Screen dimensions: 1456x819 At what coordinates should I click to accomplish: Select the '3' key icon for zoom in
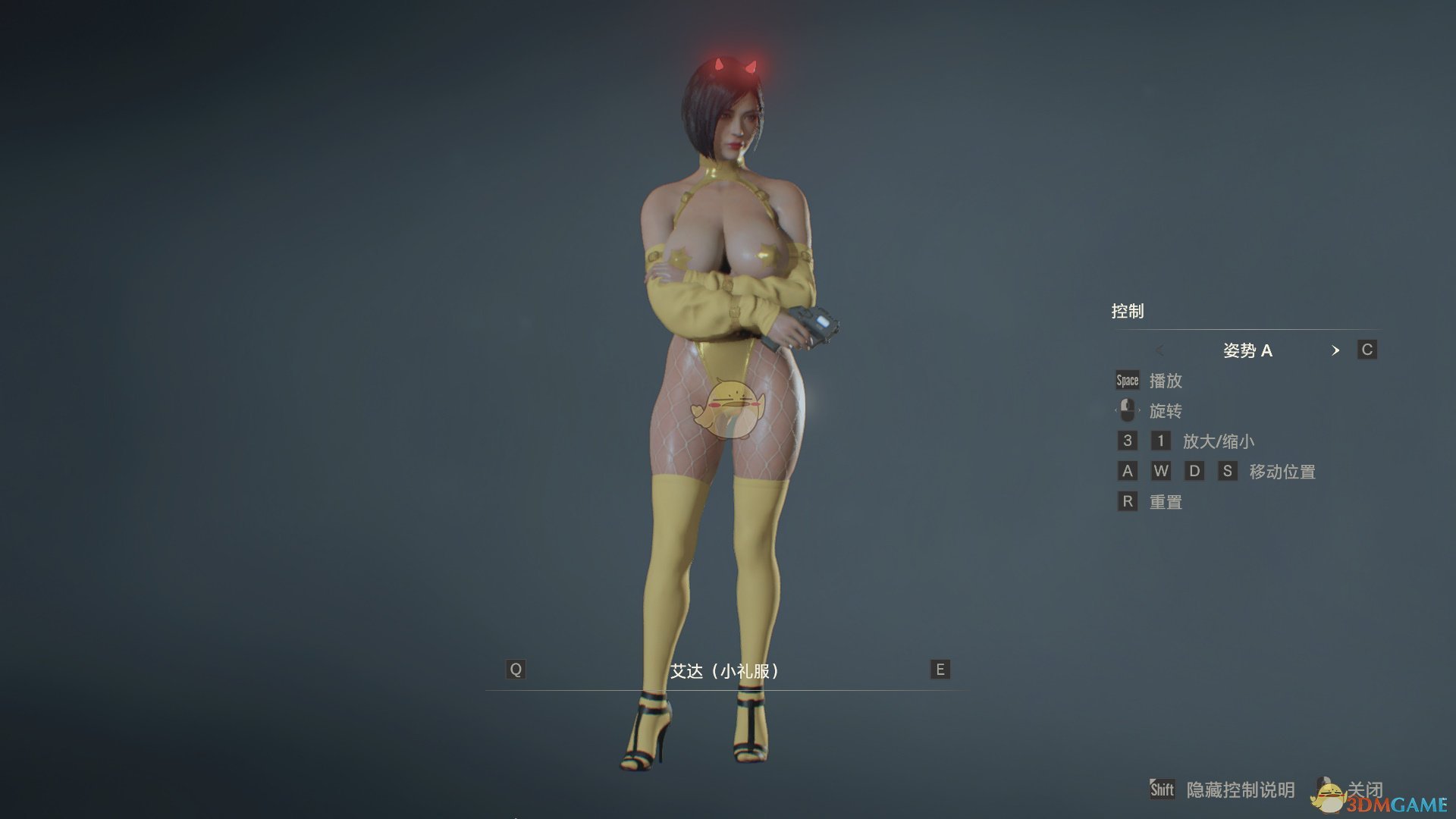1128,441
